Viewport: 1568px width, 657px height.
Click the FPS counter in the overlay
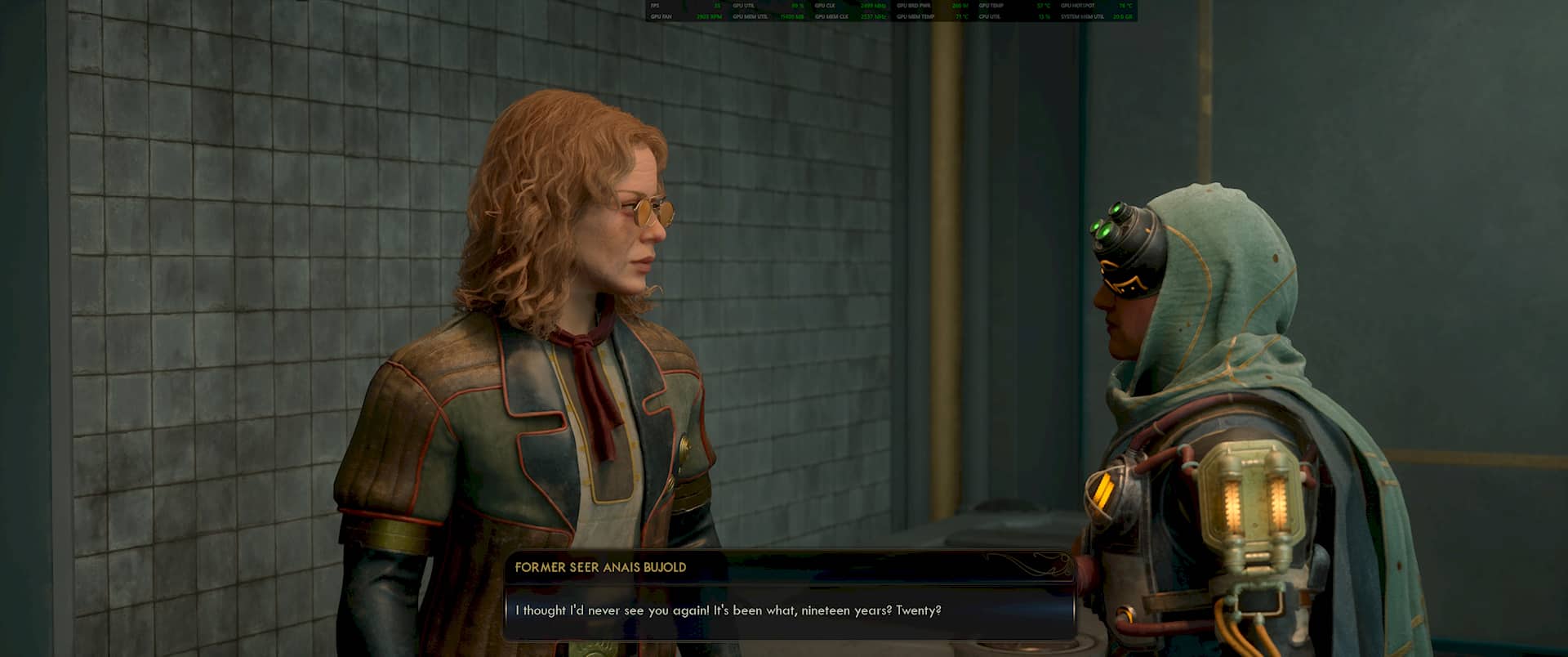click(653, 6)
